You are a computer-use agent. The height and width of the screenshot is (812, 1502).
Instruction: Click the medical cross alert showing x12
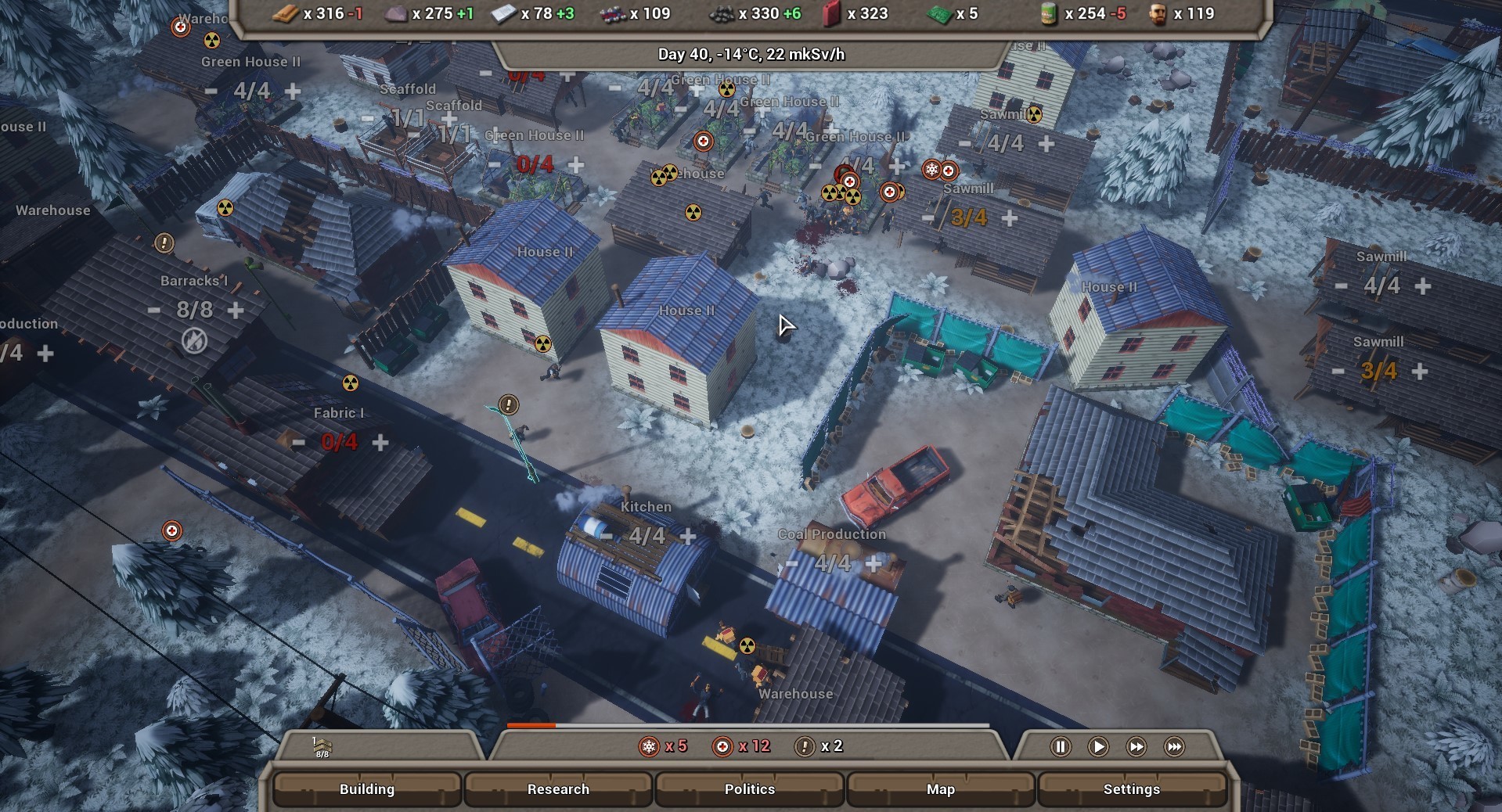[722, 746]
